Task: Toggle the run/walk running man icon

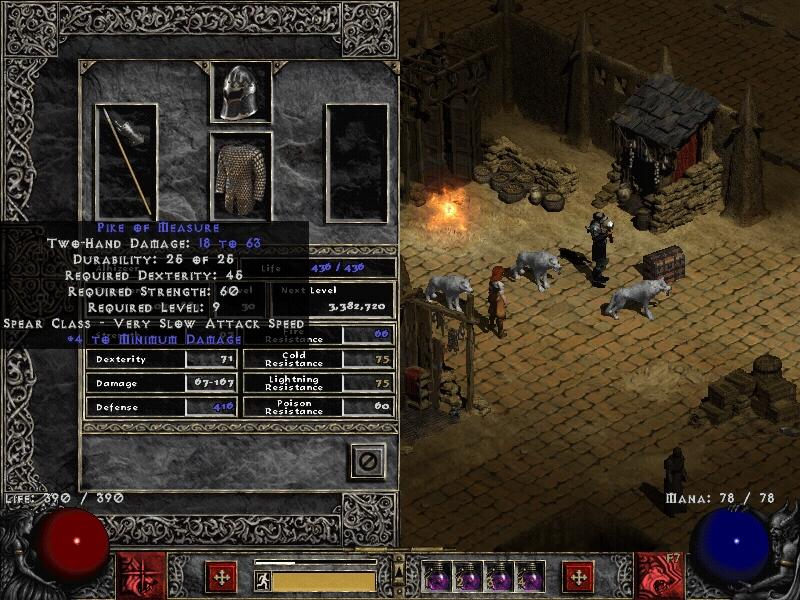Action: point(263,581)
